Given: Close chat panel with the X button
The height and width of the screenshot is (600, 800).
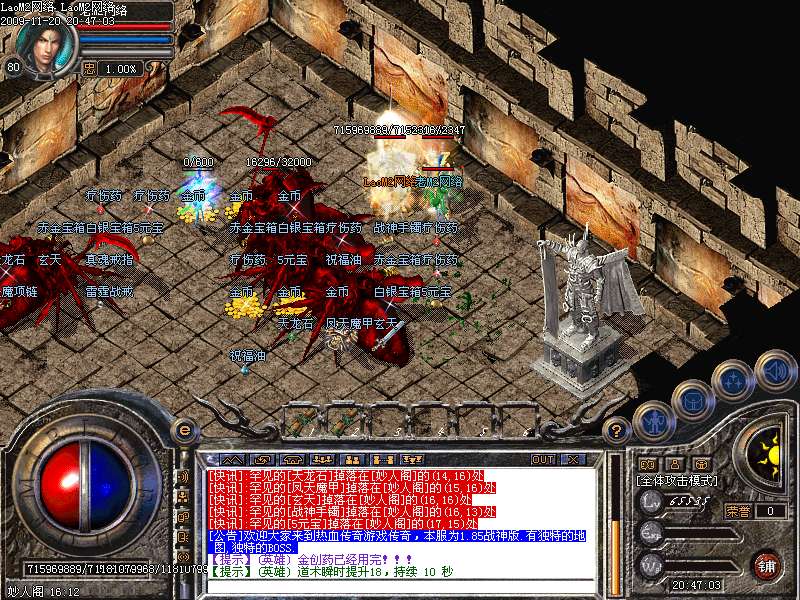Looking at the screenshot, I should pyautogui.click(x=573, y=460).
